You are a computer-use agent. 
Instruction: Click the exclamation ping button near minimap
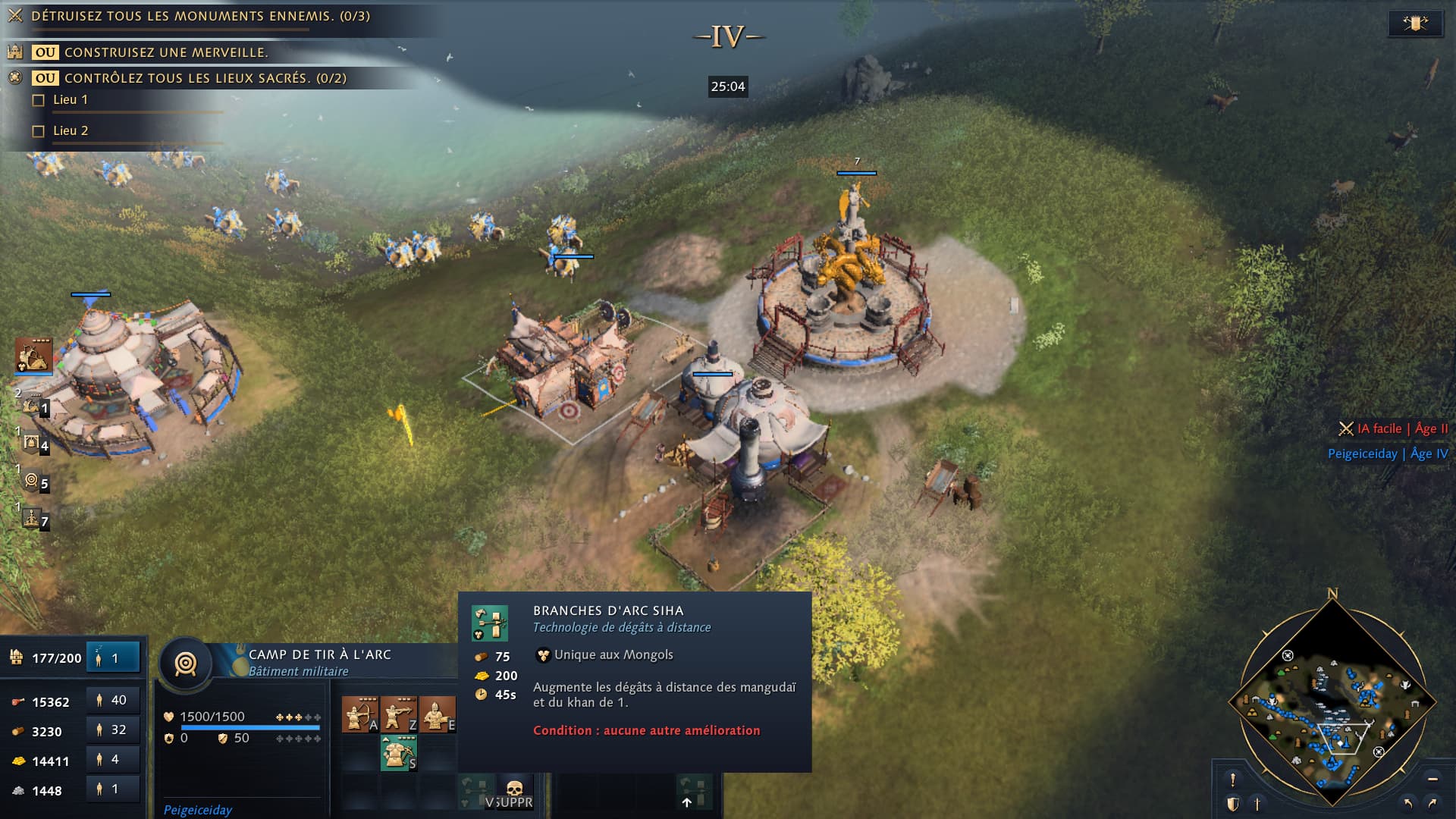click(1233, 779)
